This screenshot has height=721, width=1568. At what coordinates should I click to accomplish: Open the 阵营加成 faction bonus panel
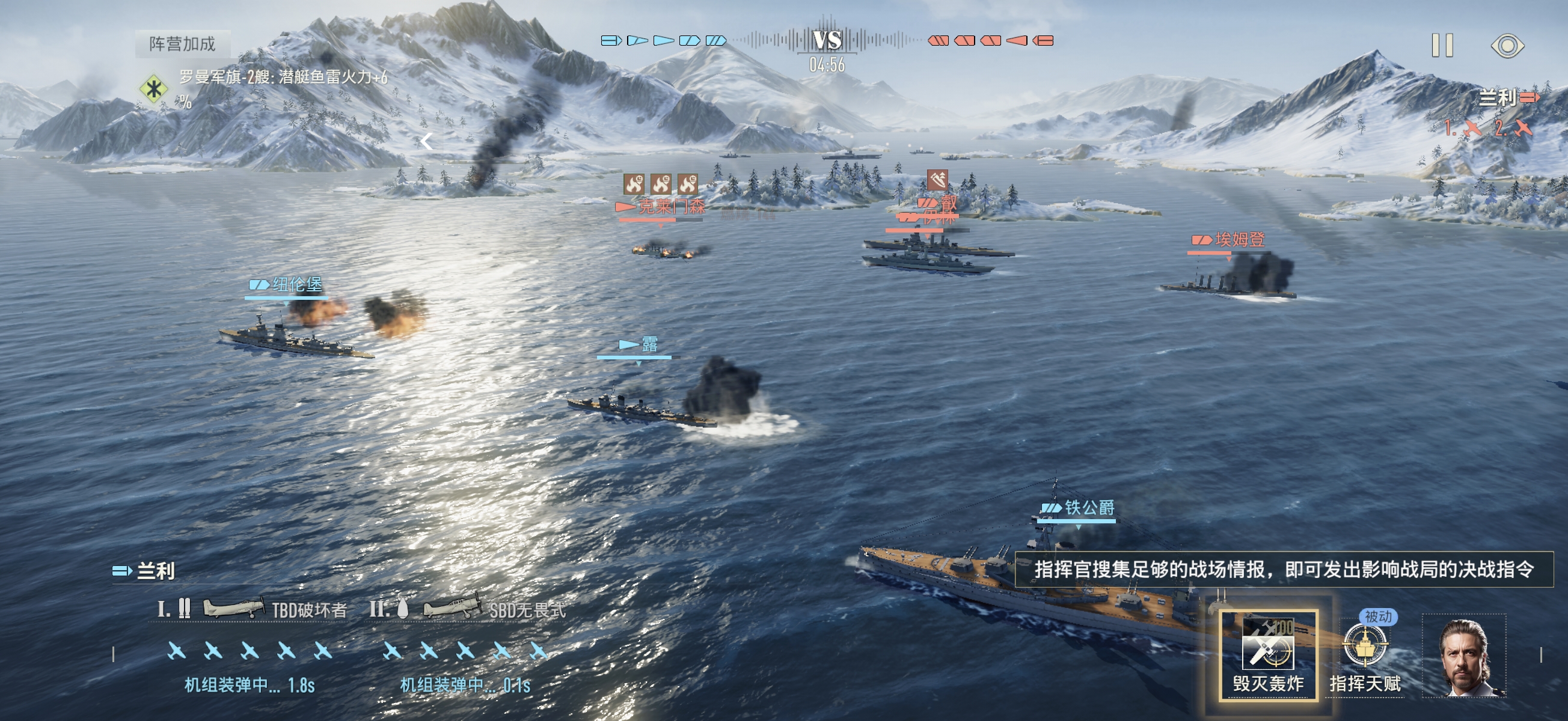[182, 44]
